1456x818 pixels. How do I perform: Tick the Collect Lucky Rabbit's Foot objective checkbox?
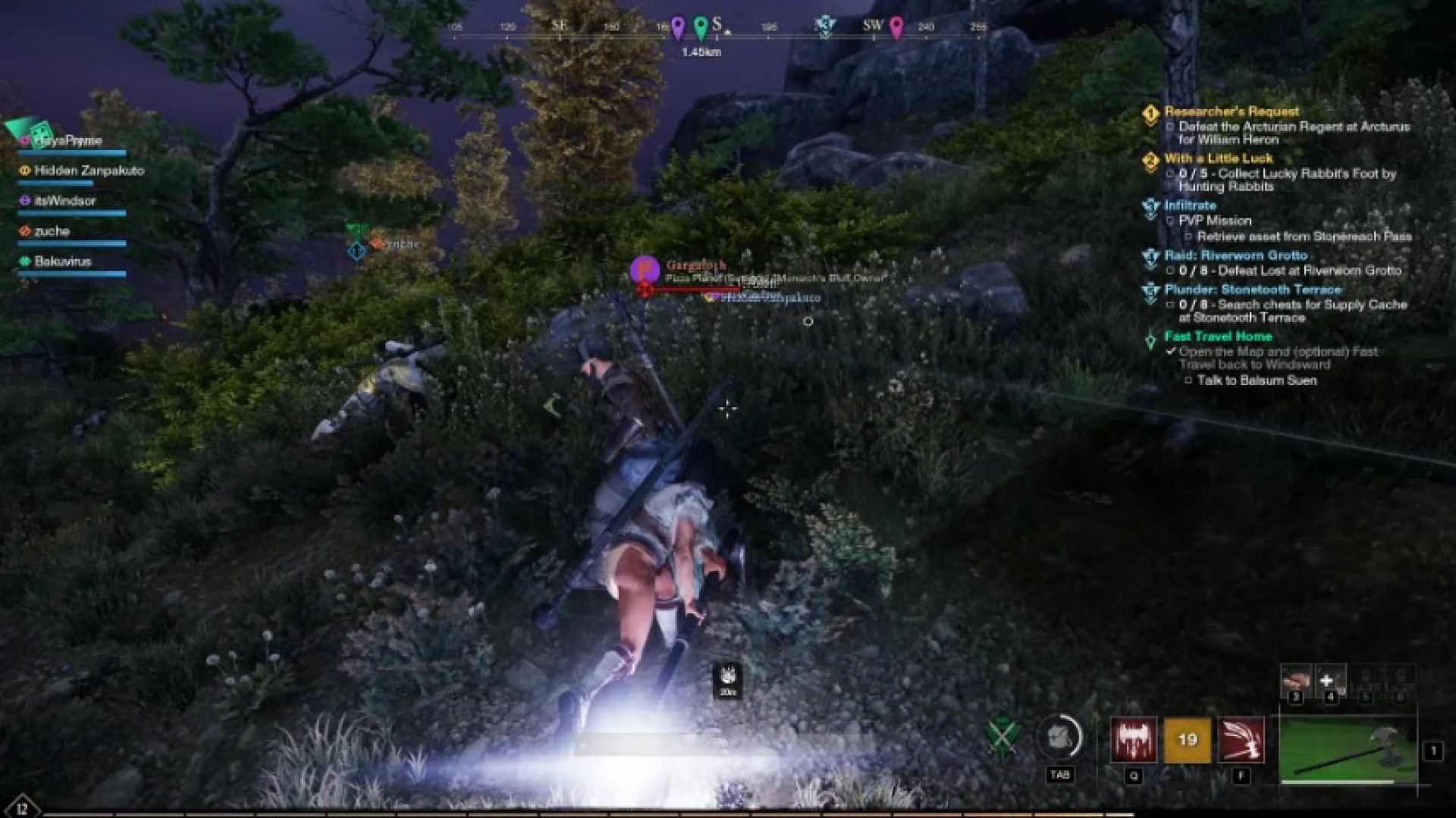[1170, 174]
